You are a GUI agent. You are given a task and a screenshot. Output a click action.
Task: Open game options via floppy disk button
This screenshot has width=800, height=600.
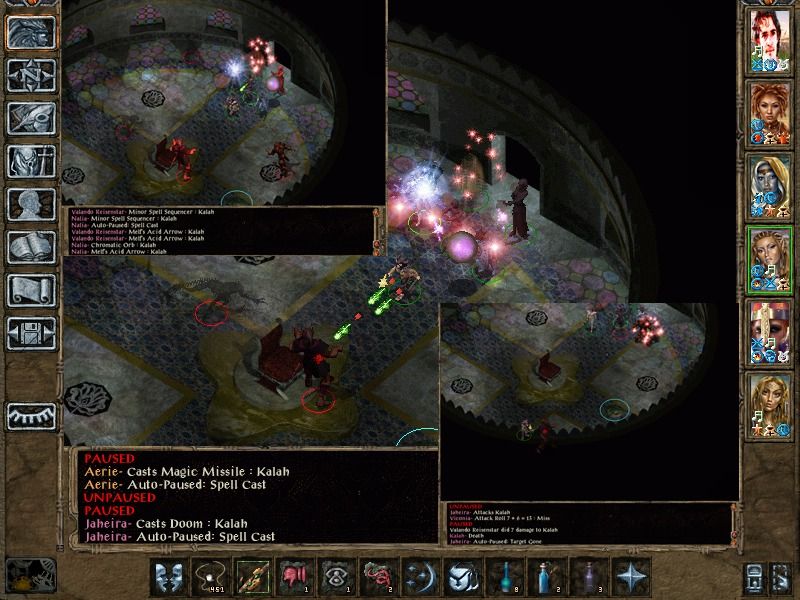click(x=31, y=333)
